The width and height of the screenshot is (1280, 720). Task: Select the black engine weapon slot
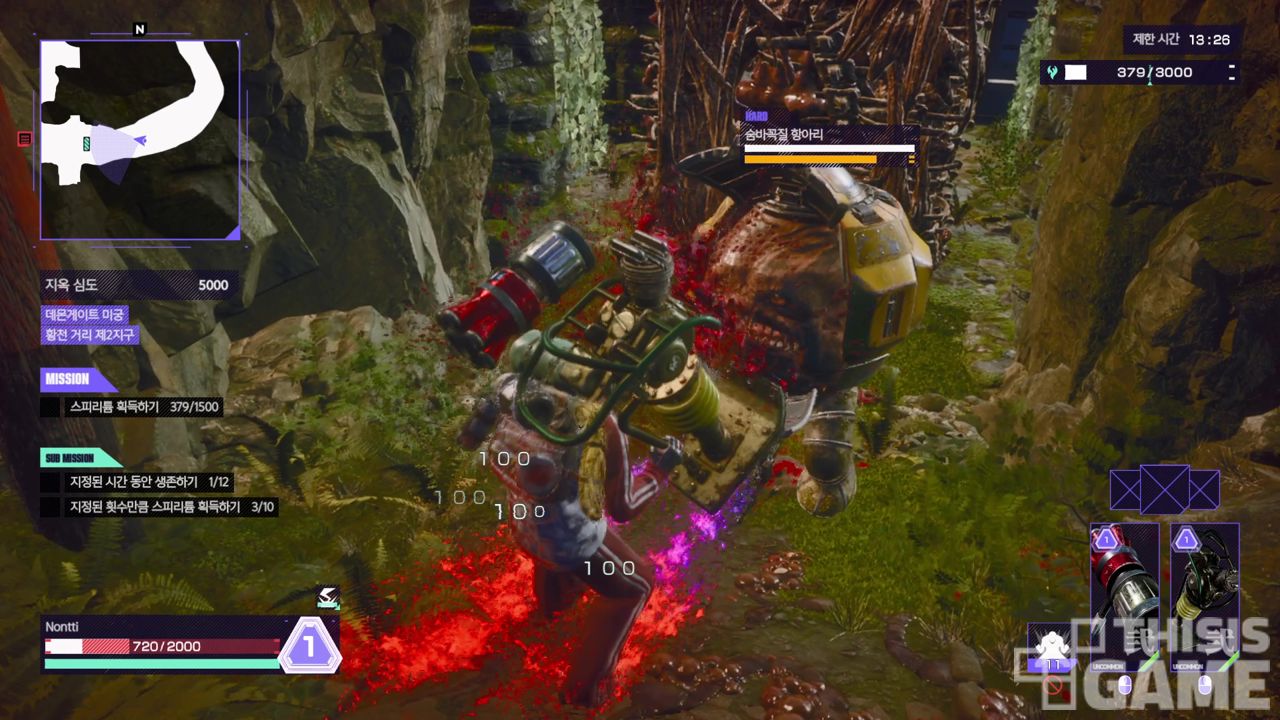(x=1205, y=597)
